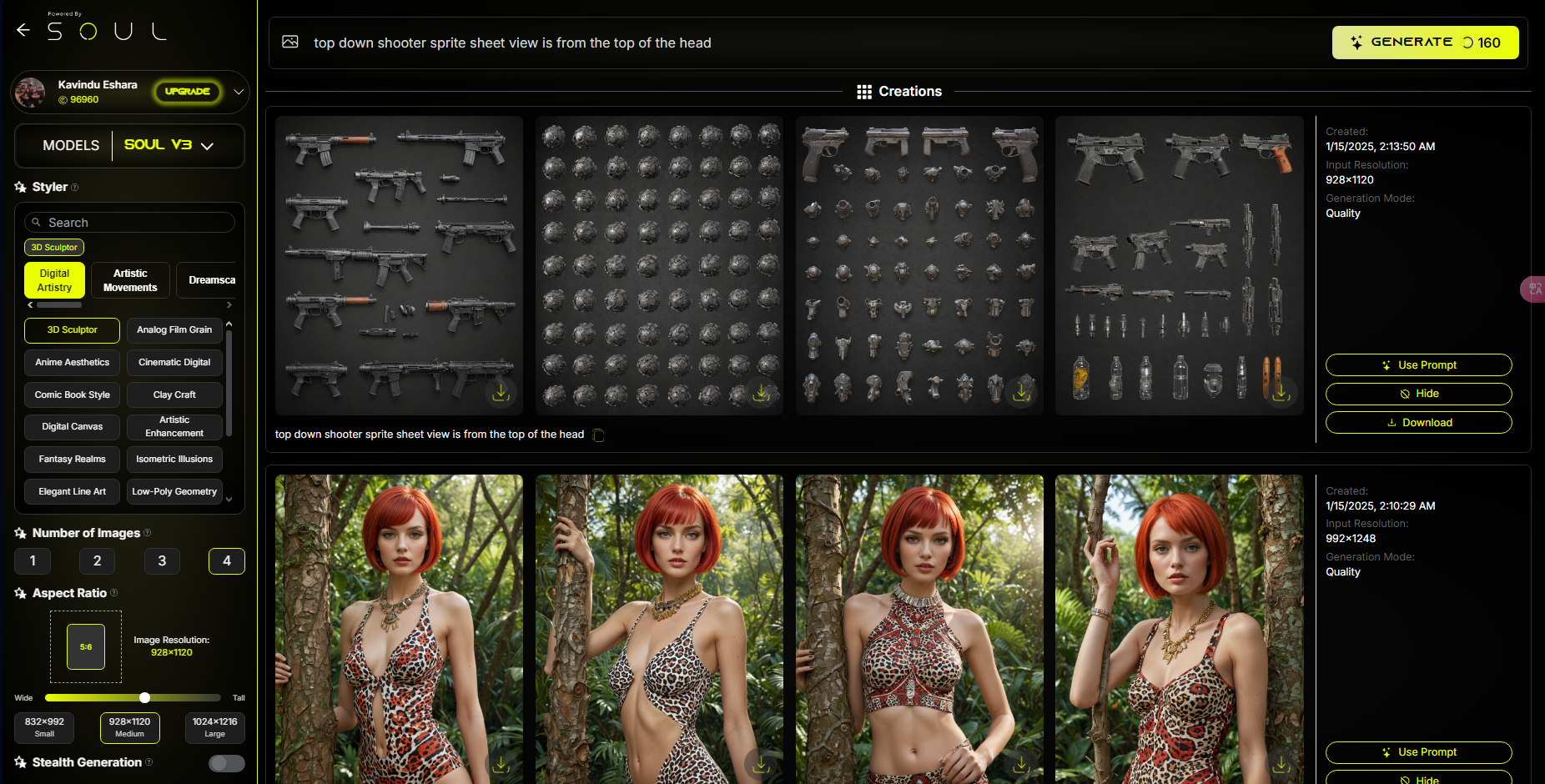The height and width of the screenshot is (784, 1545).
Task: Open the Upgrade plan offer
Action: [188, 92]
